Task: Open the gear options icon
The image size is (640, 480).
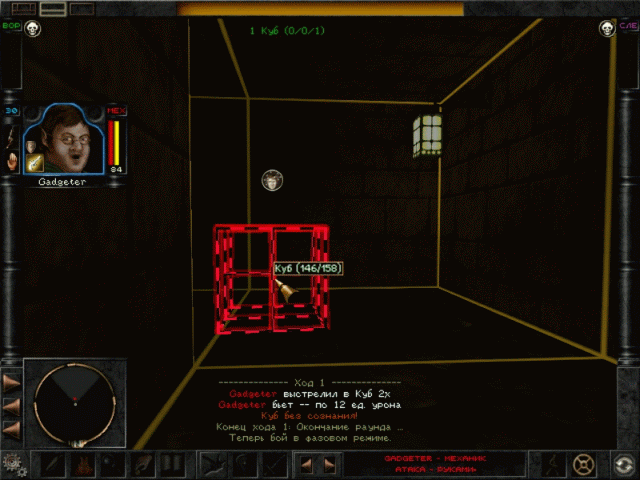Action: tap(12, 463)
